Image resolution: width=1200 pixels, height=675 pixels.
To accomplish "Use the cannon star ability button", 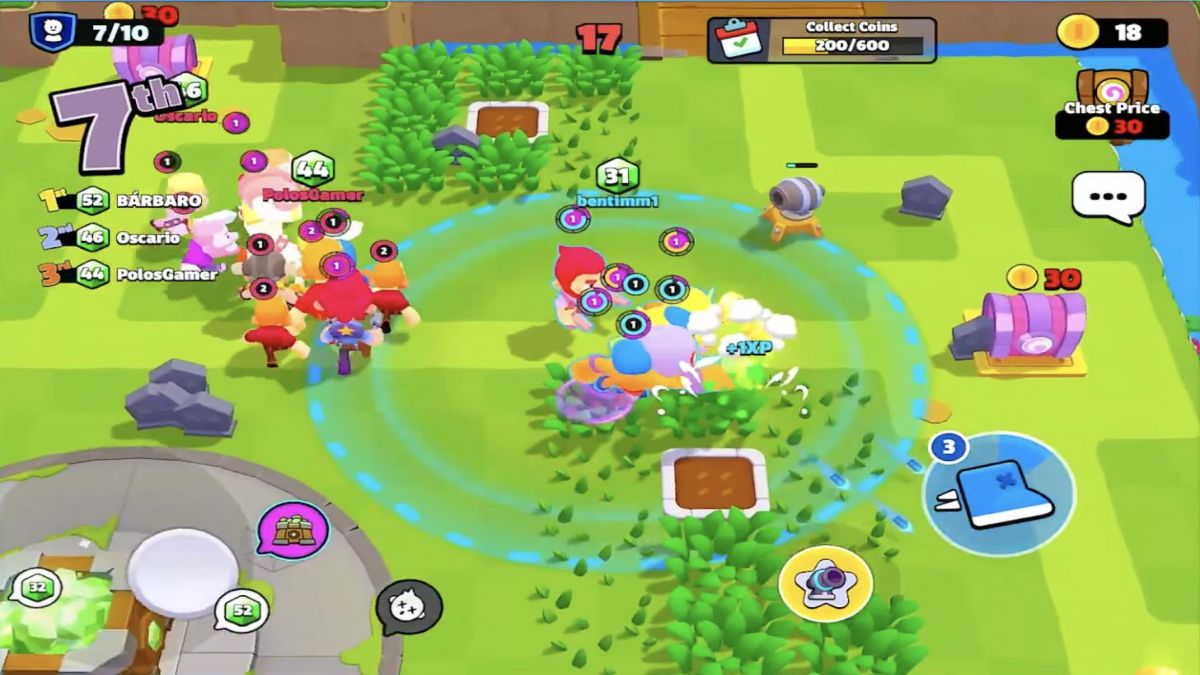I will [x=825, y=583].
